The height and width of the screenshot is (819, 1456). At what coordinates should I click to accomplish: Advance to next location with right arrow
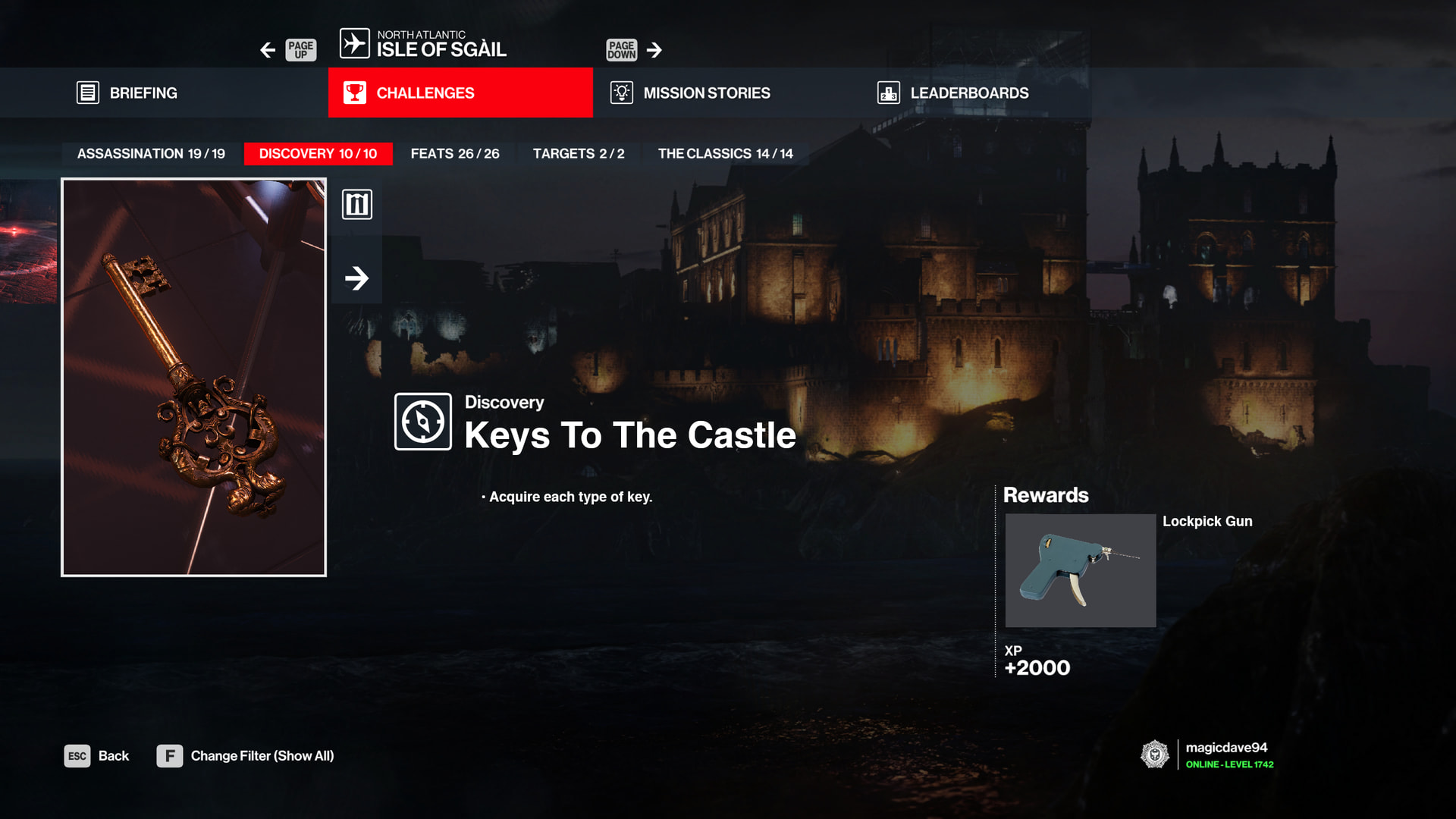point(654,50)
